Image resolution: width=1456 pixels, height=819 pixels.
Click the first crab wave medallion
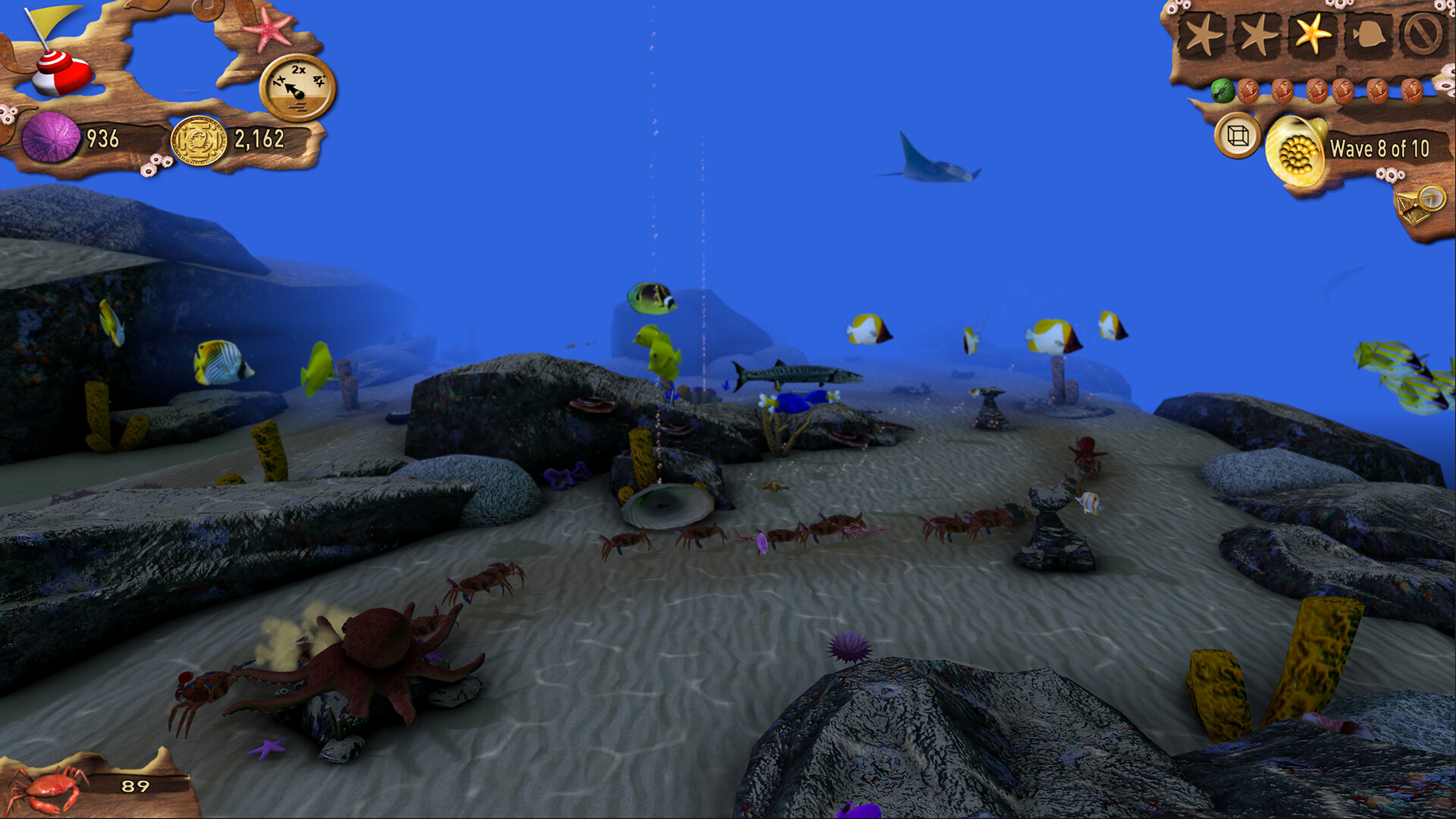(x=1249, y=93)
